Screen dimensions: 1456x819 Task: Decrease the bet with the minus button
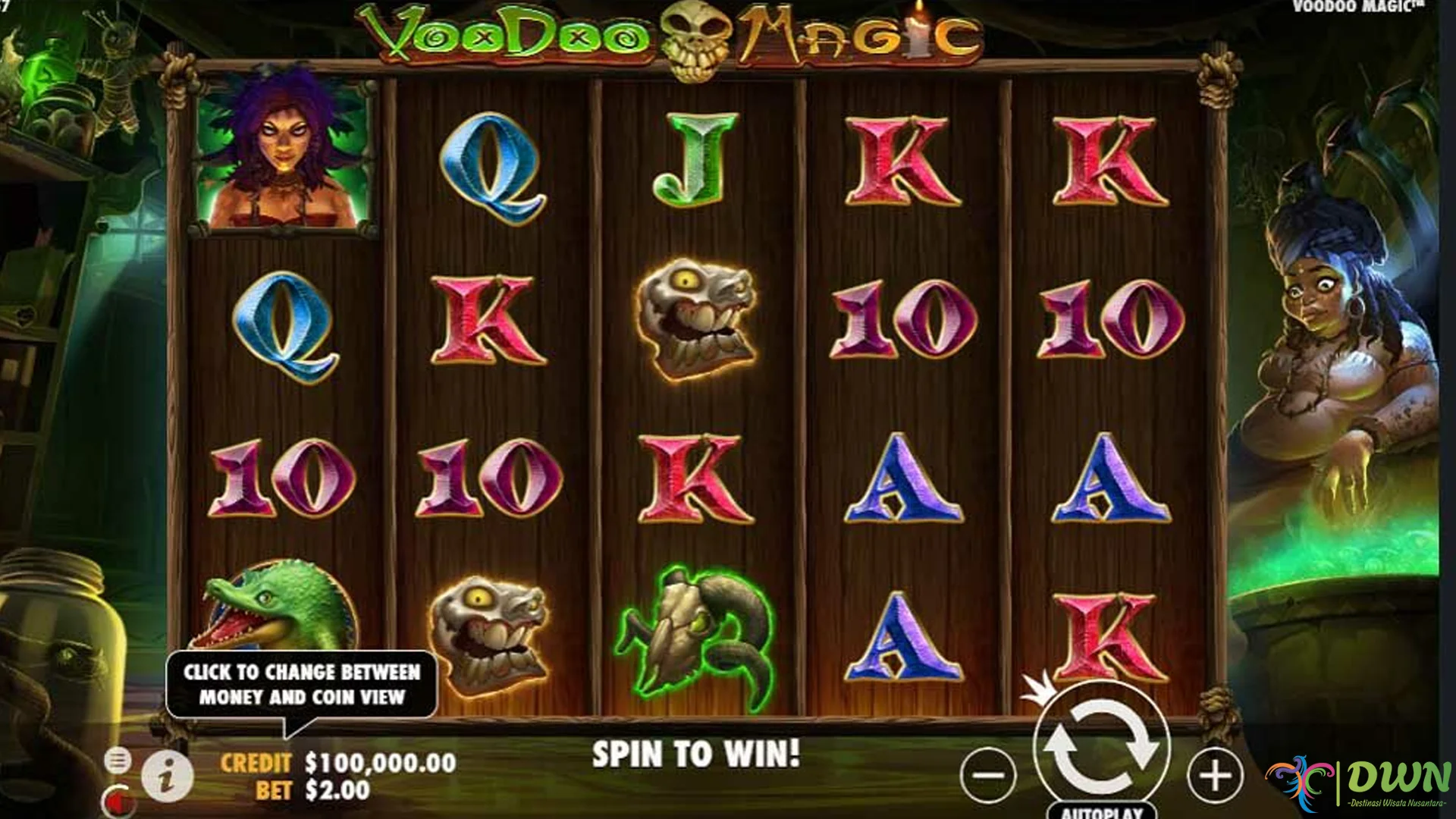(989, 775)
